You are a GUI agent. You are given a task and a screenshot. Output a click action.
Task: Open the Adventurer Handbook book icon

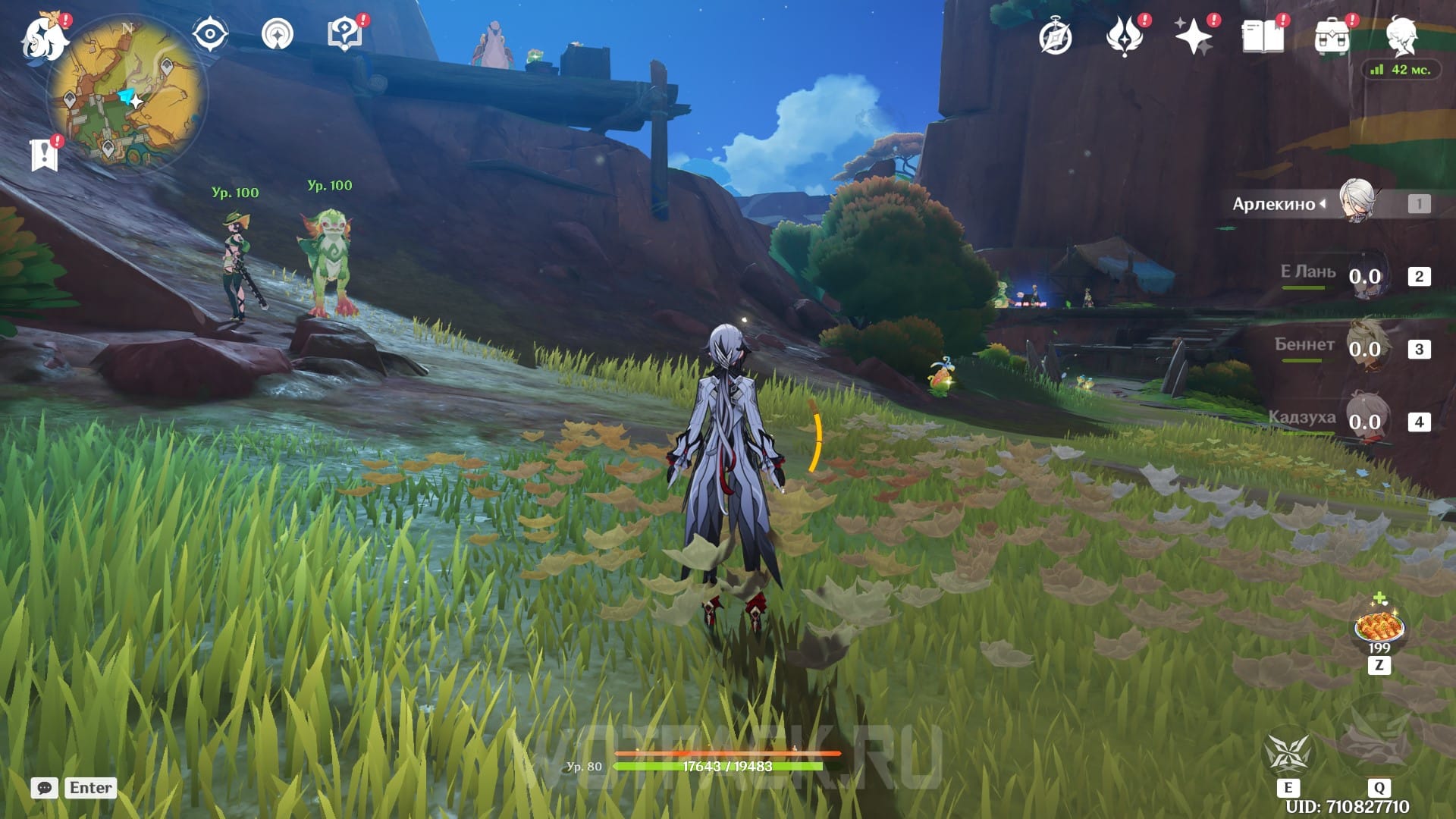[x=1263, y=36]
